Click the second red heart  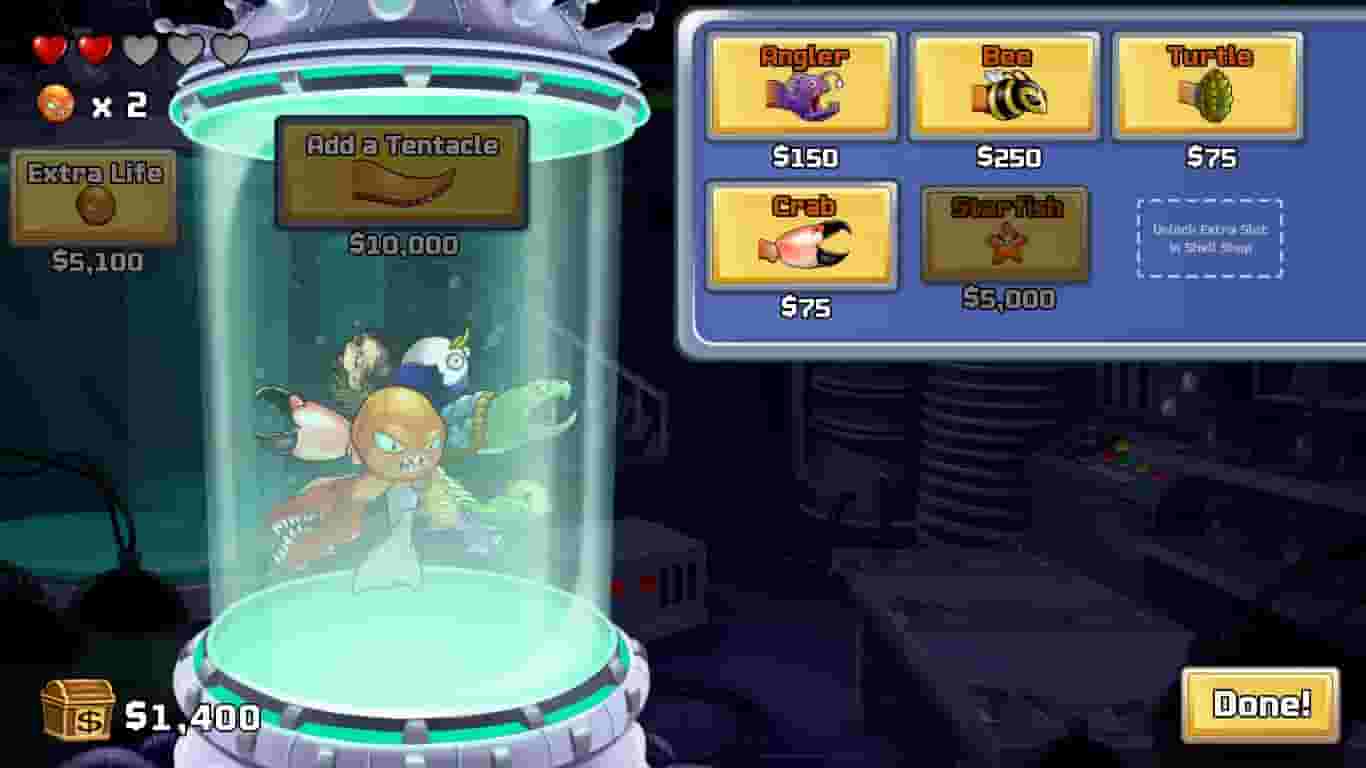pos(96,47)
